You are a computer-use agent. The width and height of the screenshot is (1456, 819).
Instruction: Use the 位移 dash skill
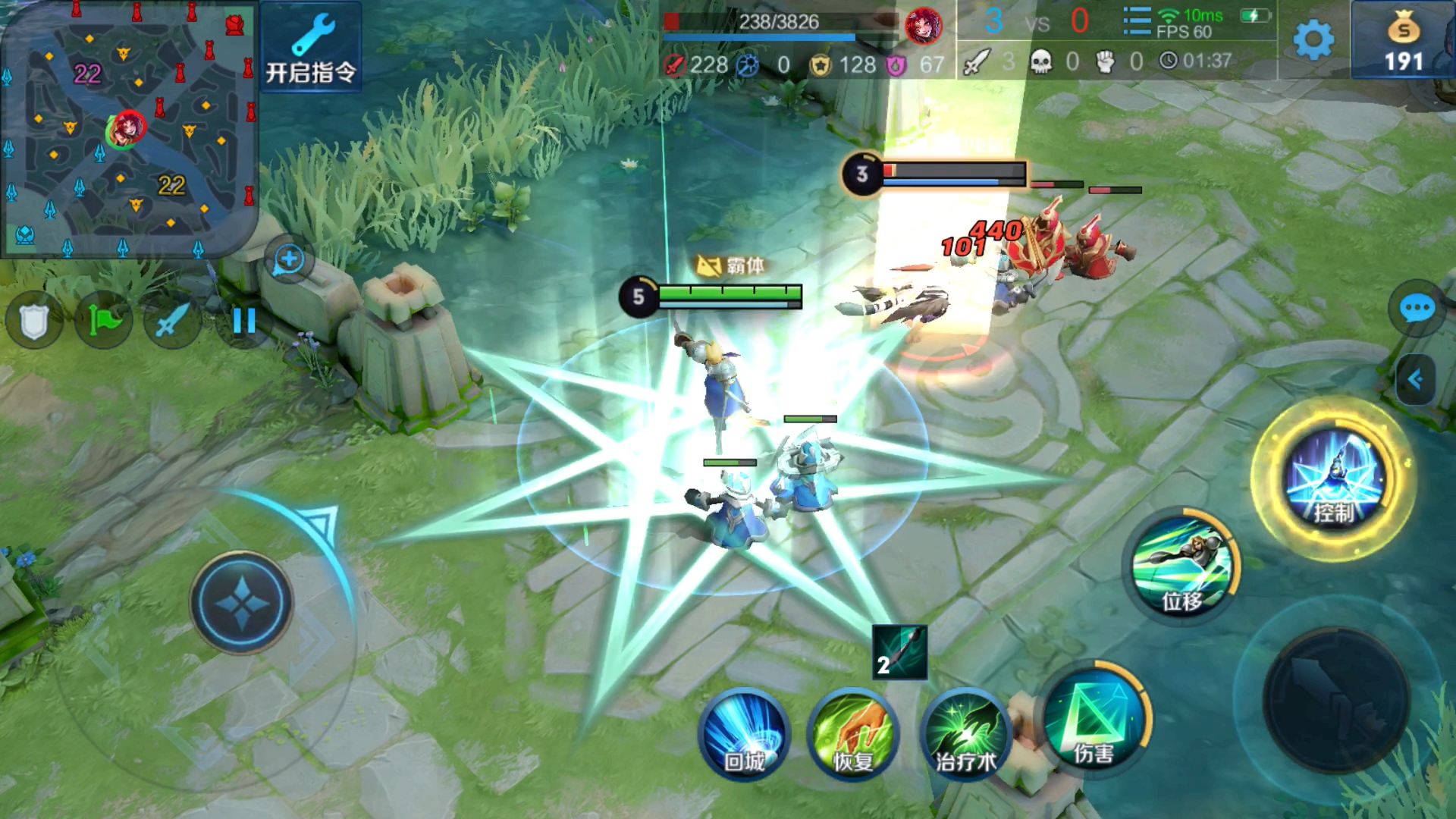pos(1181,568)
